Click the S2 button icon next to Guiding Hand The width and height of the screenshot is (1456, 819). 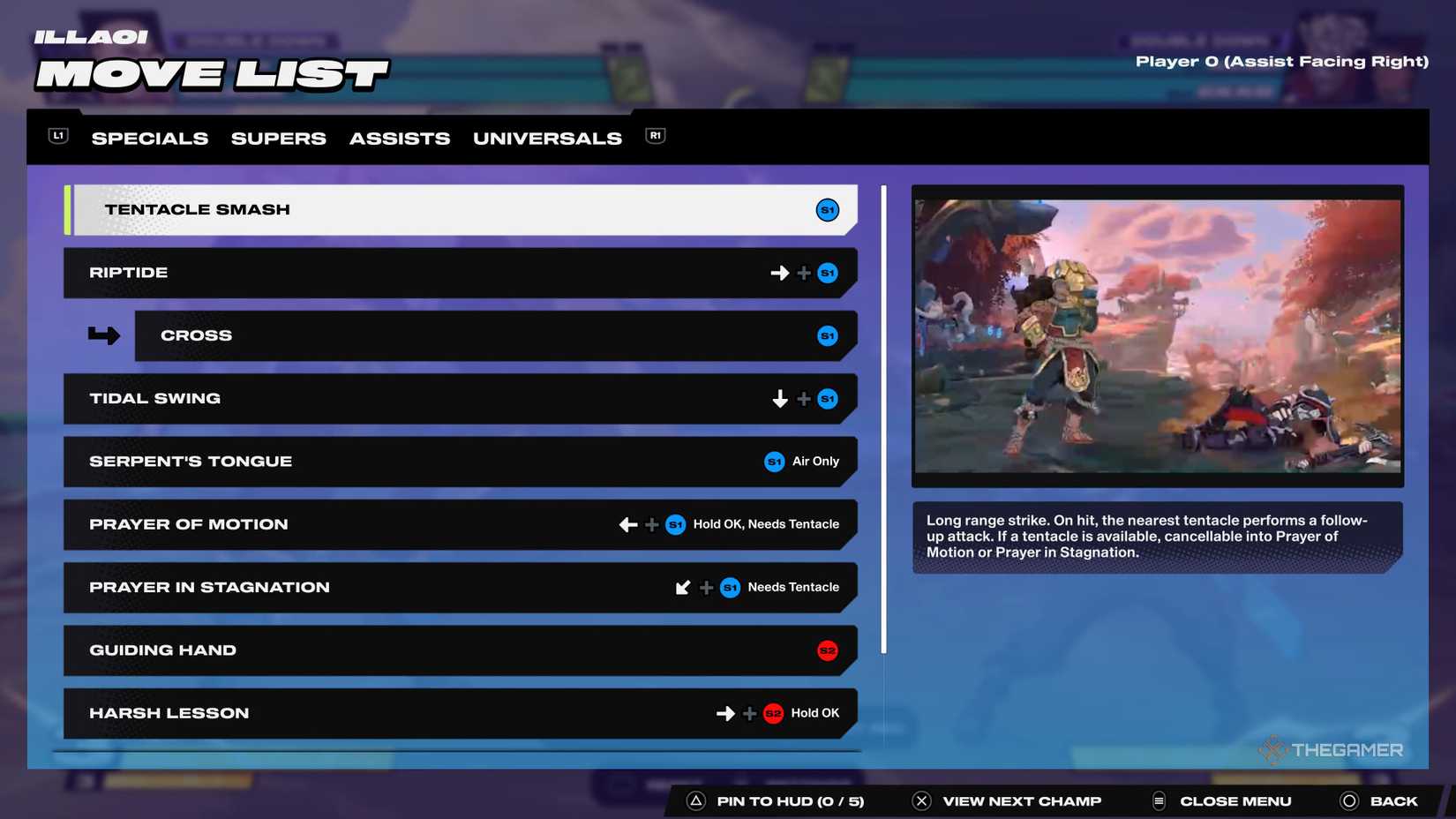pyautogui.click(x=827, y=650)
